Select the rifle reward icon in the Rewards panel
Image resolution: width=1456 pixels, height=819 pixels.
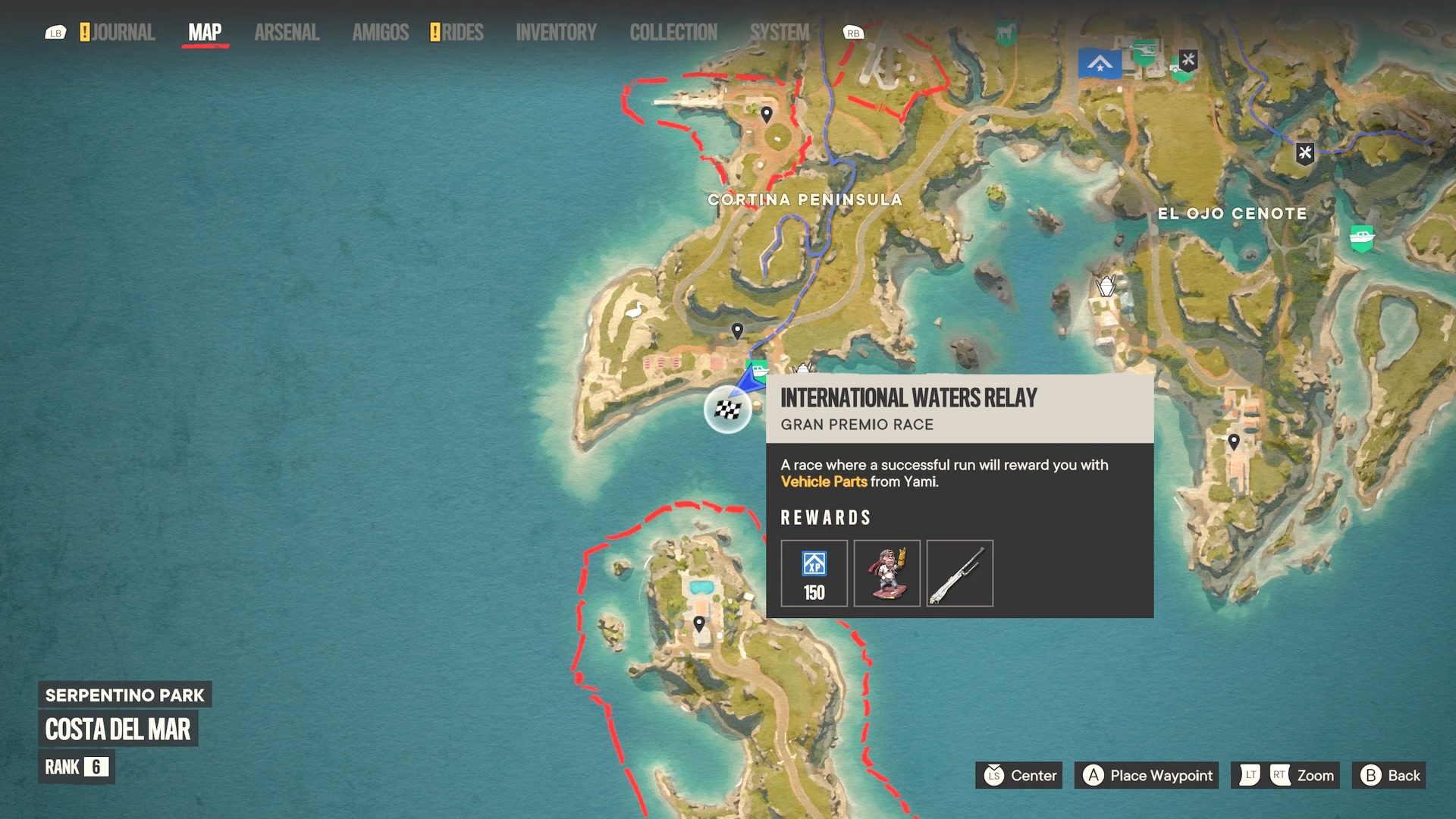tap(959, 574)
